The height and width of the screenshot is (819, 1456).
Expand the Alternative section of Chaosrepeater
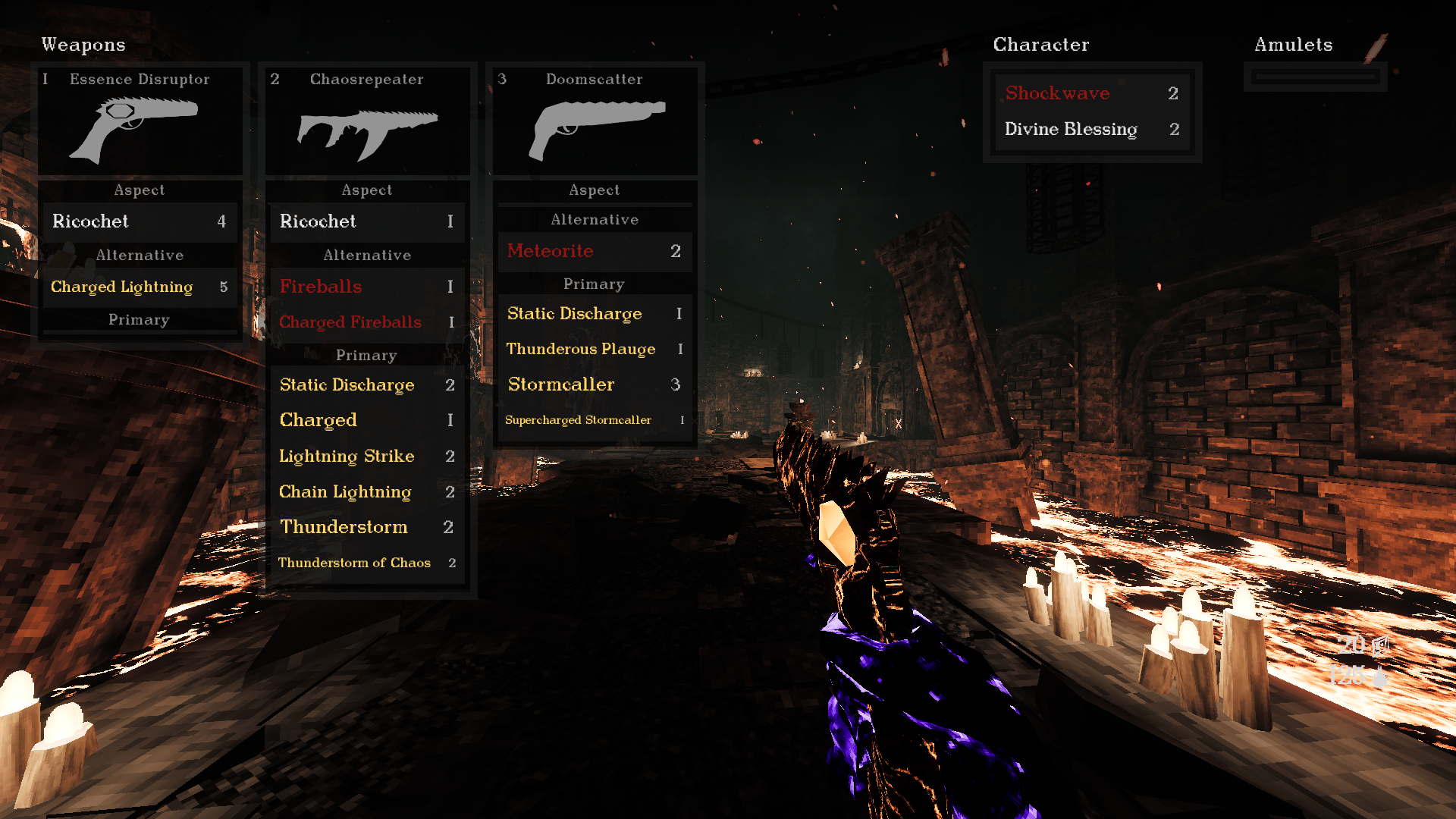tap(367, 255)
